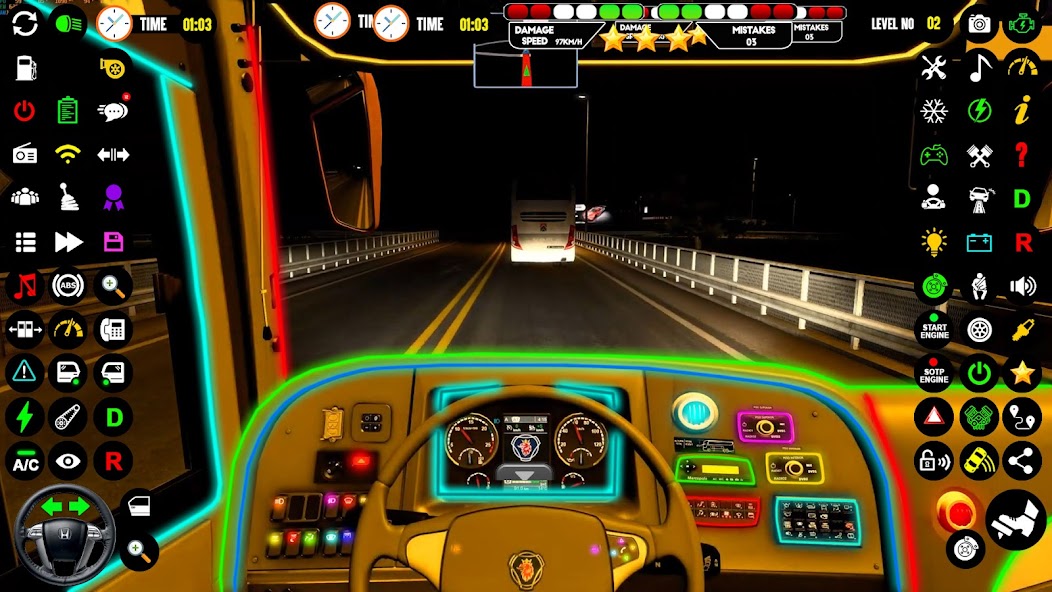Screen dimensions: 1052x592
Task: Select the pink floppy disk save icon
Action: click(x=113, y=241)
